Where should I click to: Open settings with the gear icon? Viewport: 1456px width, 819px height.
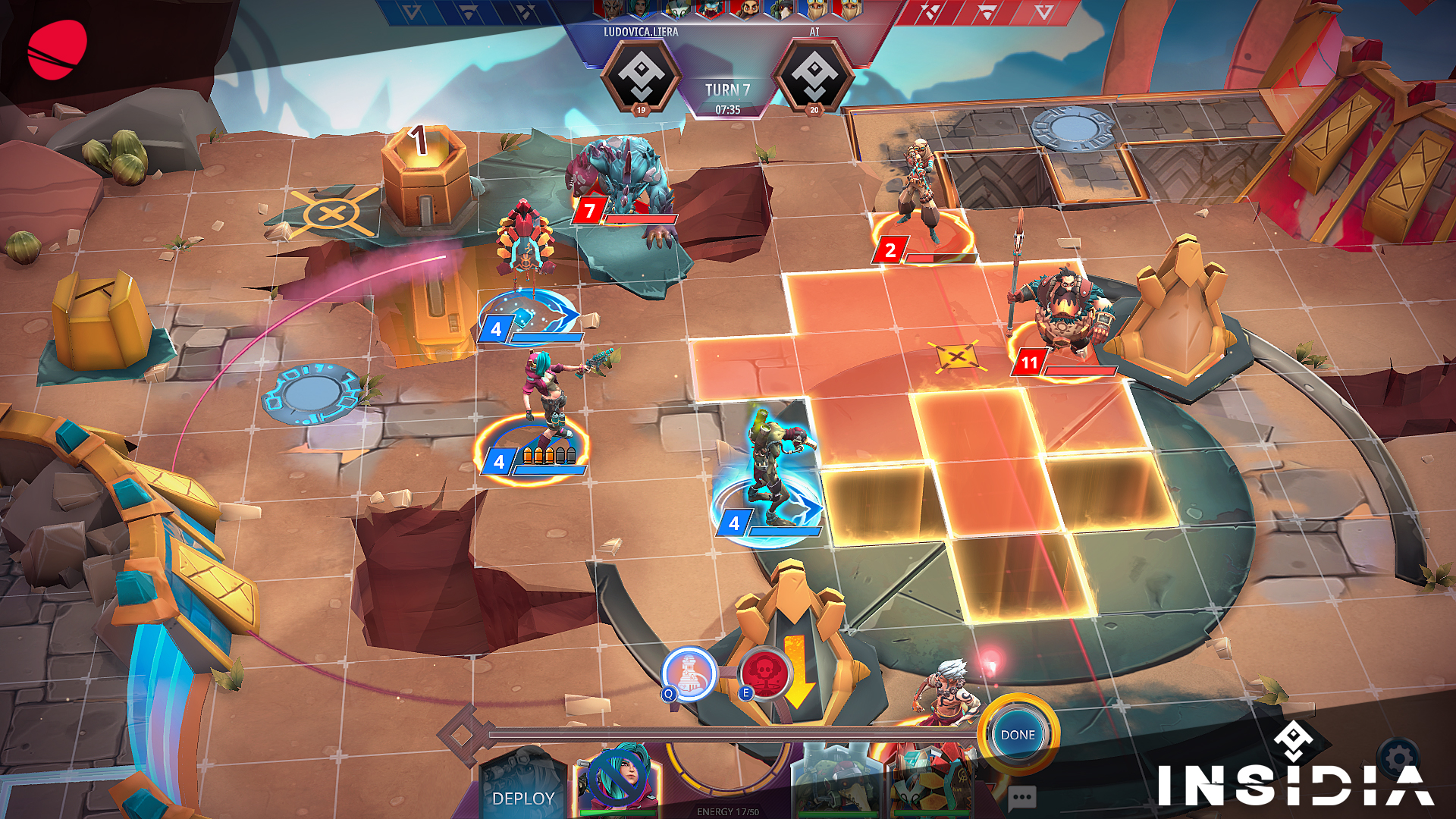point(1399,758)
